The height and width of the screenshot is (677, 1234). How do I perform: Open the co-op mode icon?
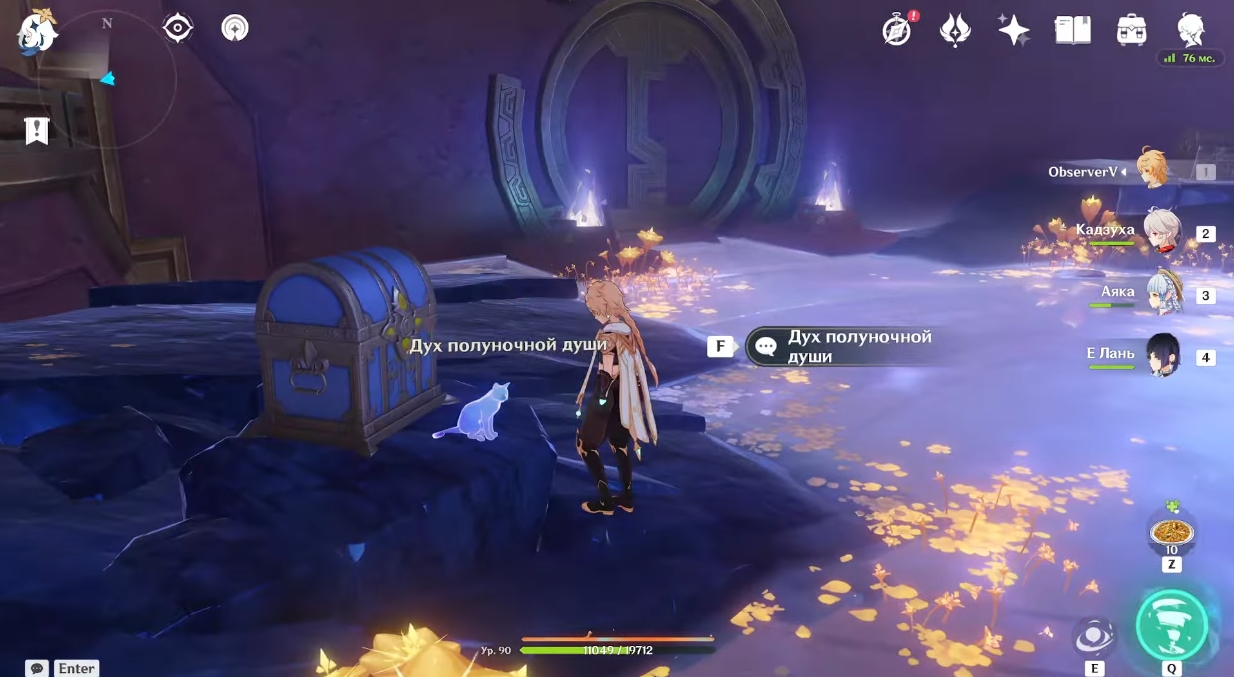pyautogui.click(x=235, y=28)
